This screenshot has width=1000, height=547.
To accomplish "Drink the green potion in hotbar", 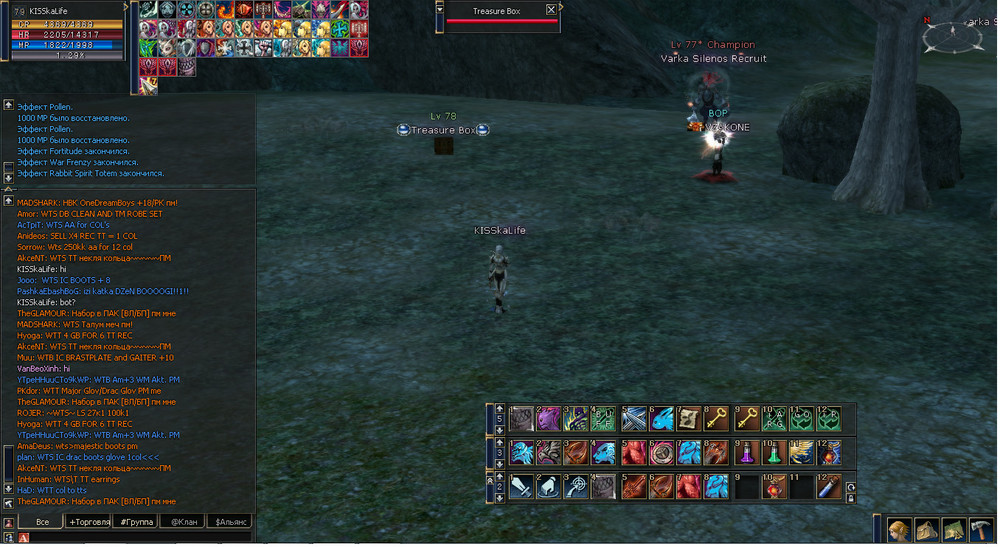I will tap(774, 452).
